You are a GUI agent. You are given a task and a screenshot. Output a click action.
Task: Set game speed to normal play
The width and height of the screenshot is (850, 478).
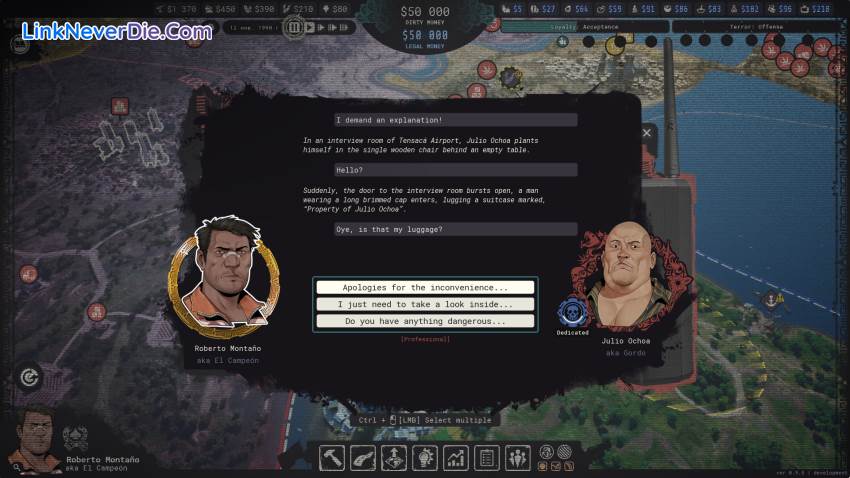309,28
